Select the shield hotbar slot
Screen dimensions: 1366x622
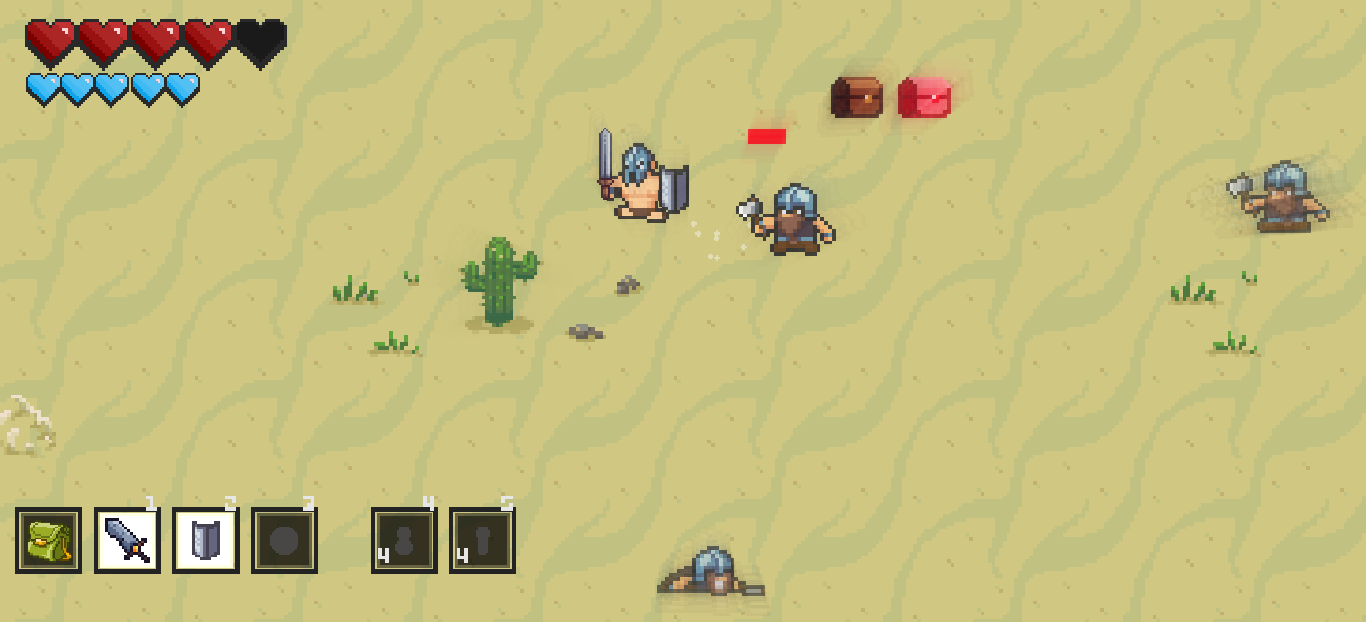(205, 540)
